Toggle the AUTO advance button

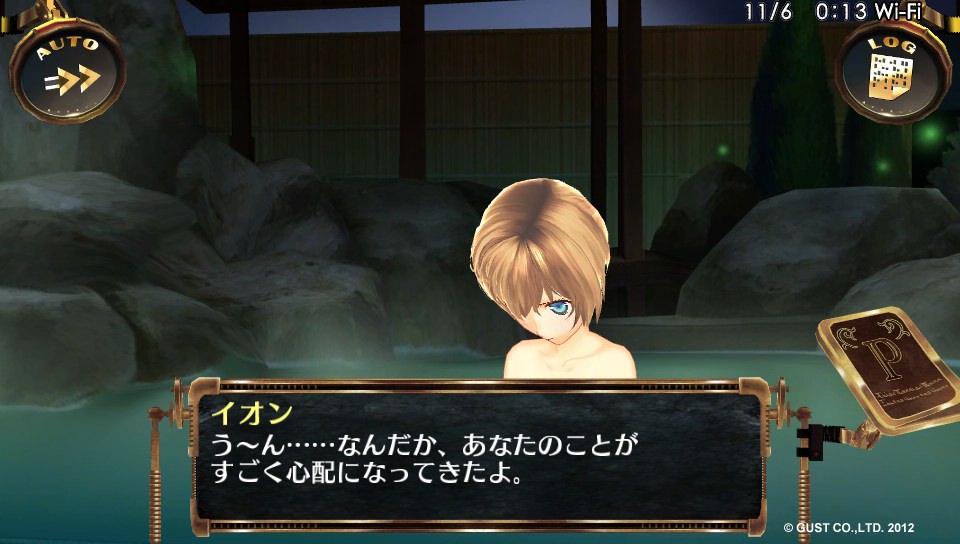[x=67, y=72]
